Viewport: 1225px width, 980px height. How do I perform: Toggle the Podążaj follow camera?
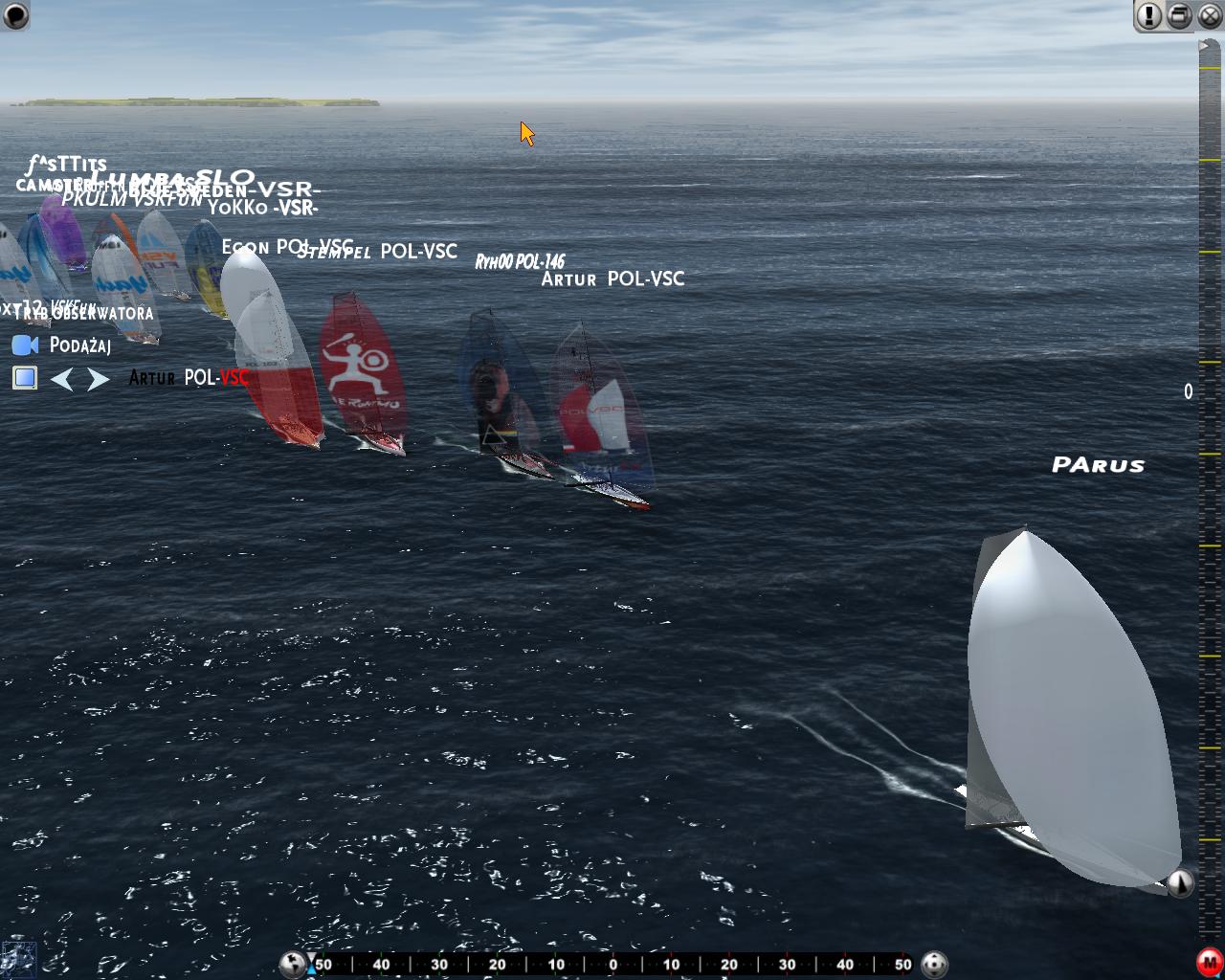25,345
